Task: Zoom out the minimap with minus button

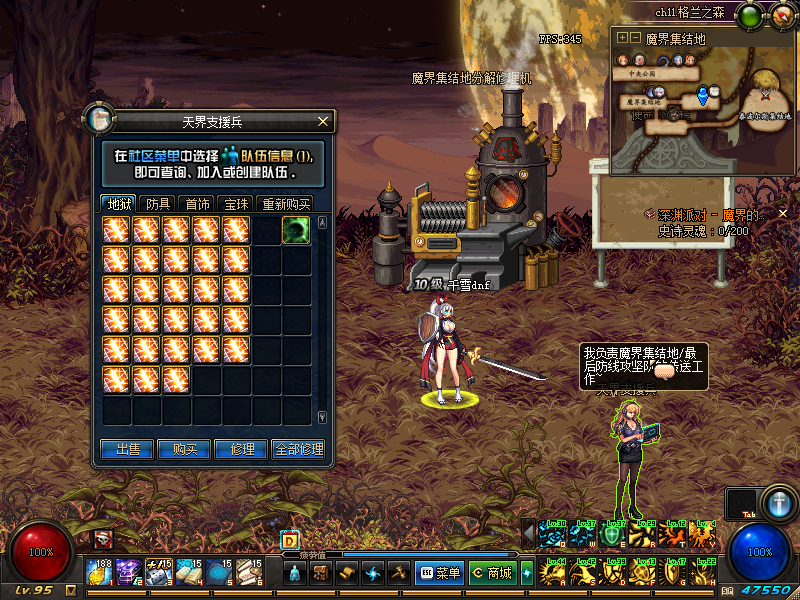Action: pyautogui.click(x=634, y=38)
